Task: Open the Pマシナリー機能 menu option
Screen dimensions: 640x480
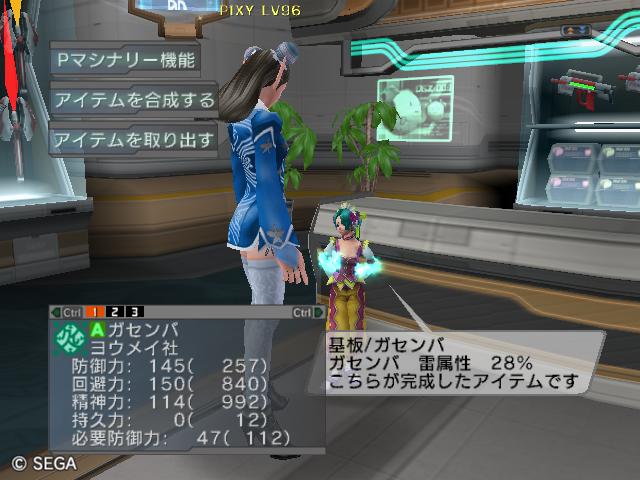Action: tap(124, 59)
